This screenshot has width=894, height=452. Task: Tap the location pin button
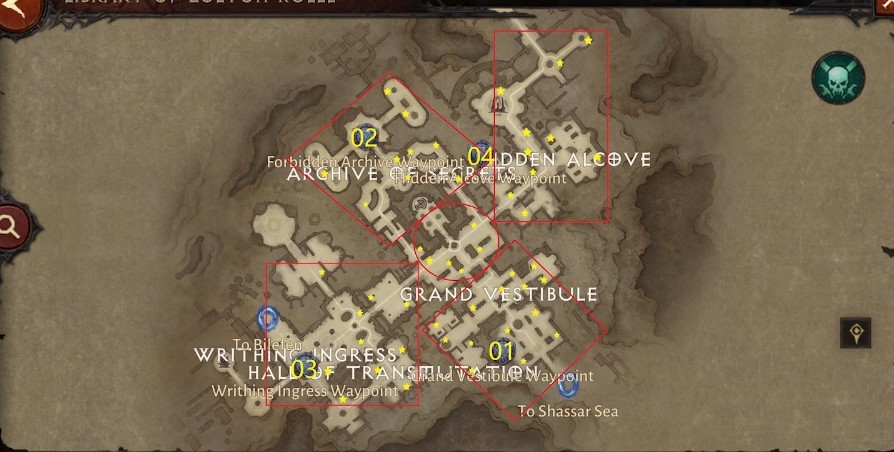855,333
